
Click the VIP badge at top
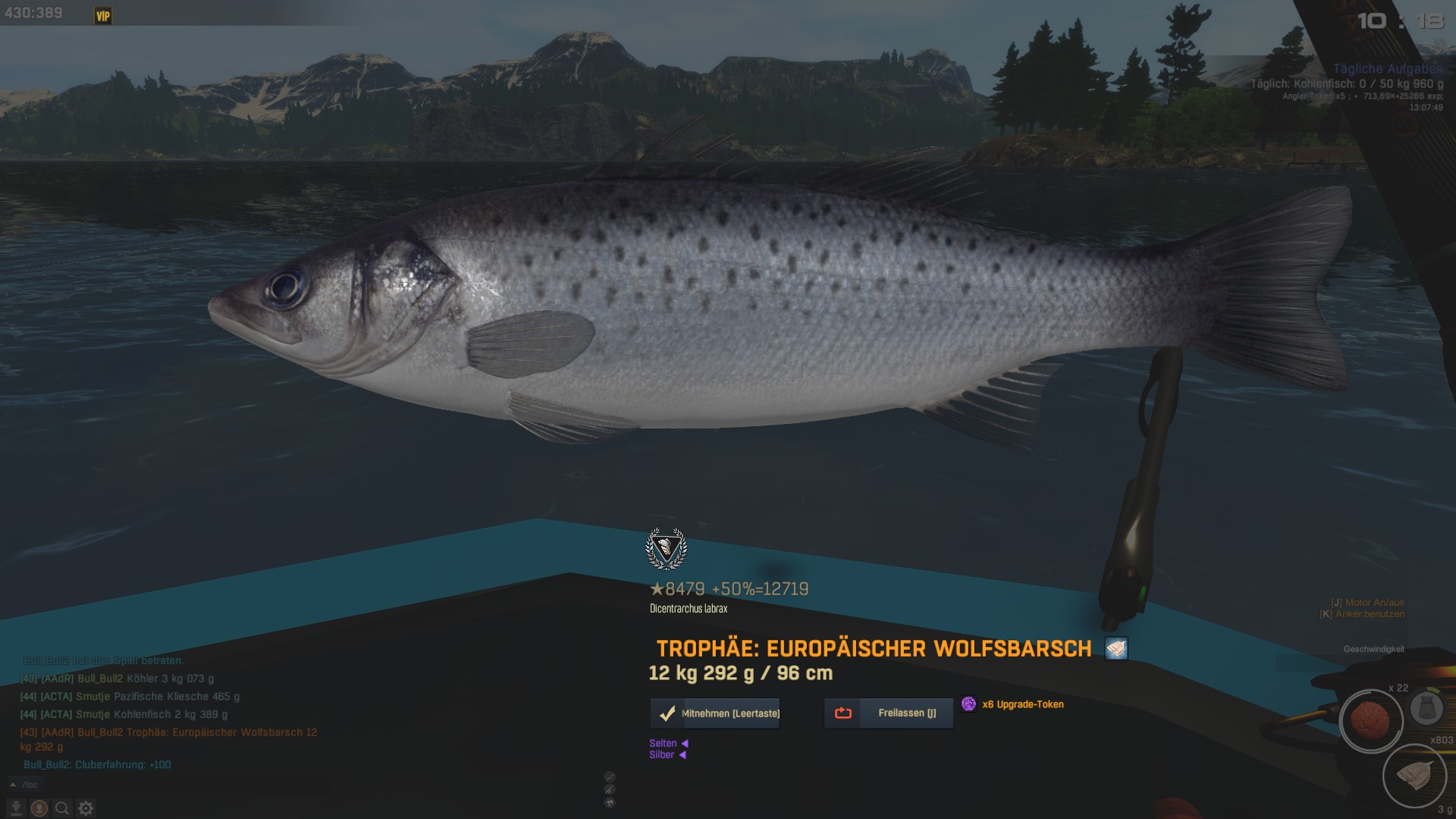103,16
